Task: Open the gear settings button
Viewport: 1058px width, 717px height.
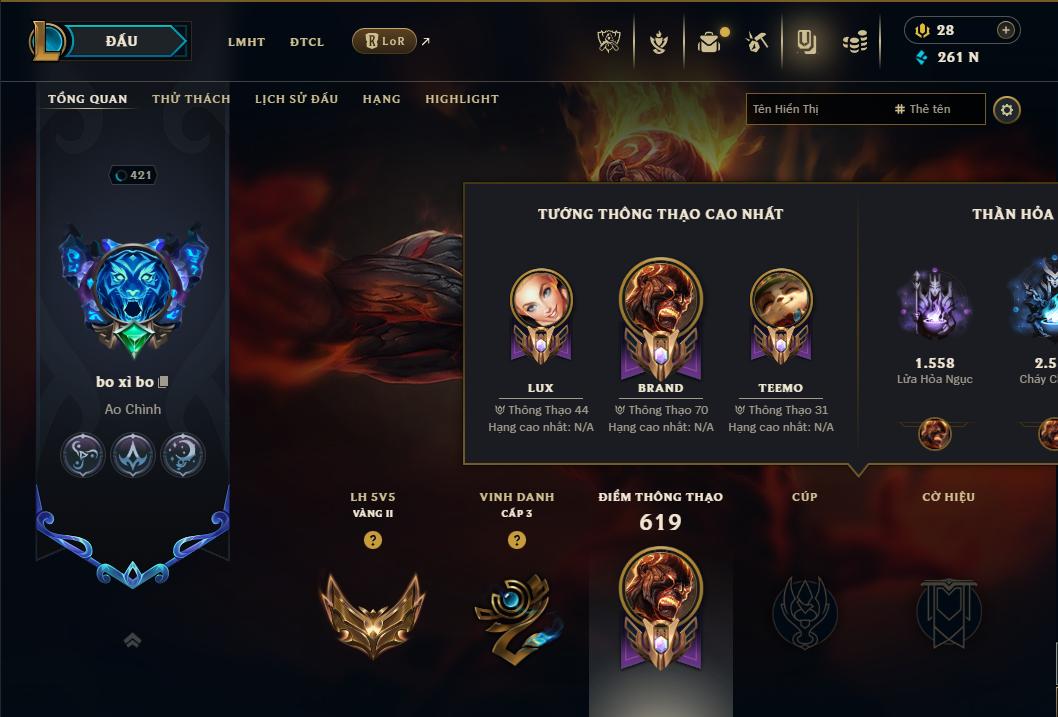Action: (x=1007, y=109)
